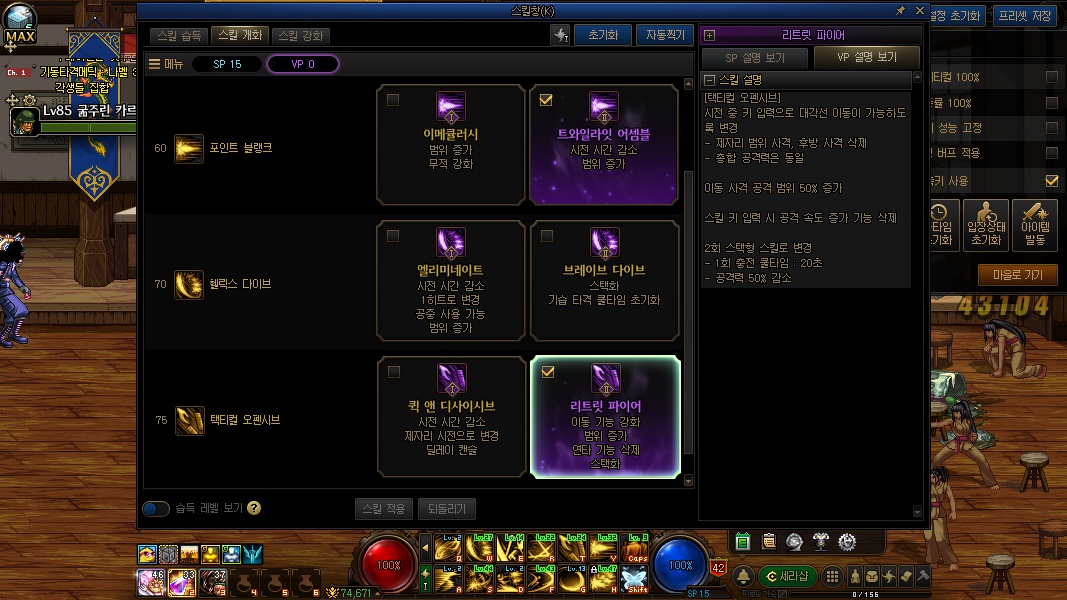1067x600 pixels.
Task: Choose the 엘리미네이트 skill upgrade card
Action: point(450,280)
